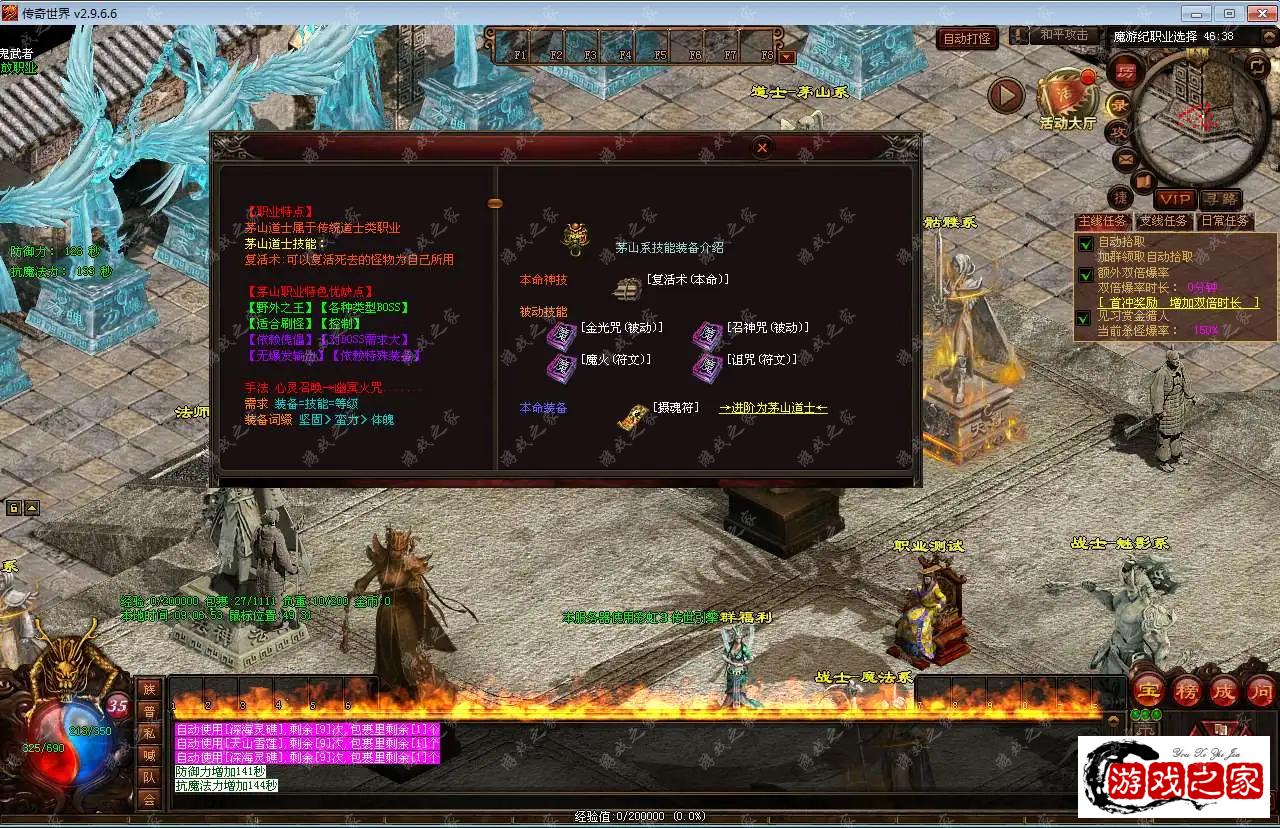Image resolution: width=1280 pixels, height=828 pixels.
Task: Toggle the 自动打怪 auto-fight button
Action: pyautogui.click(x=968, y=39)
